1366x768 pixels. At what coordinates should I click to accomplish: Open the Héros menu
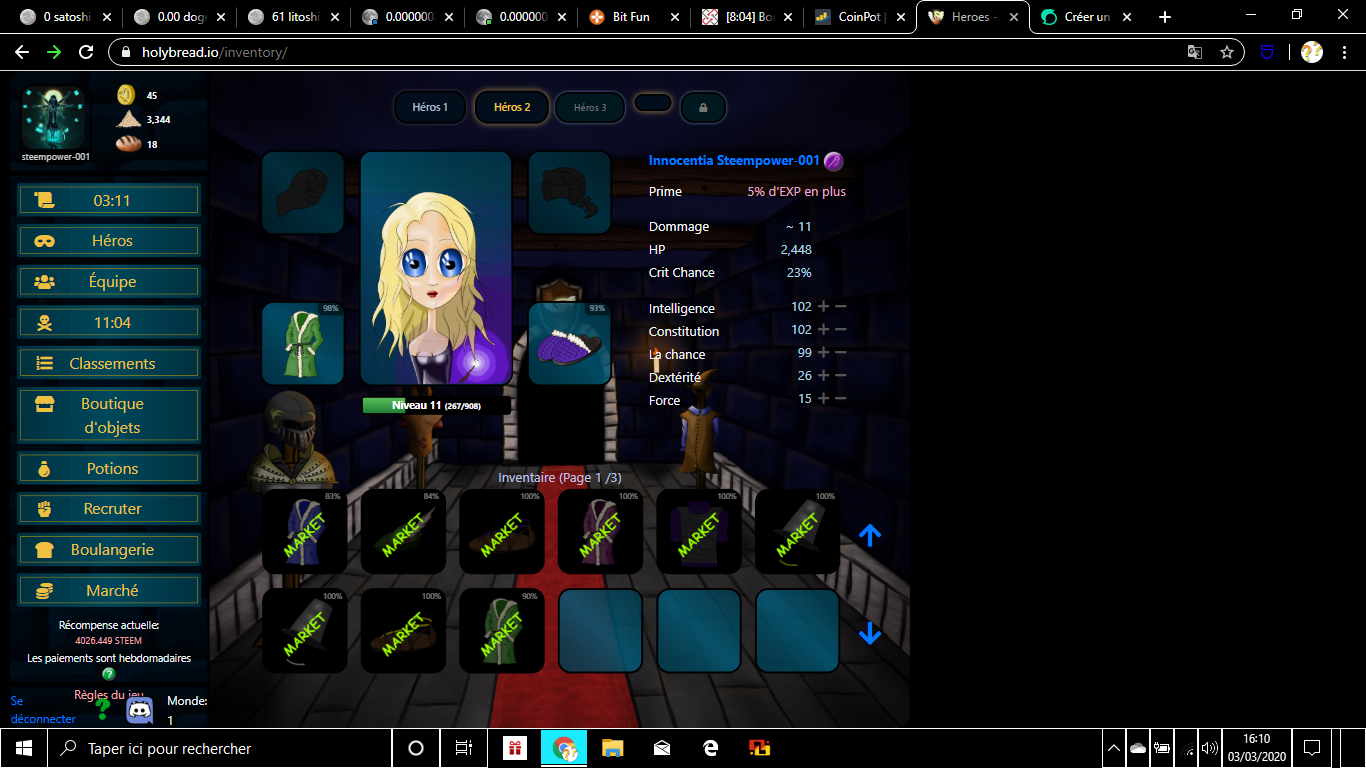click(x=109, y=241)
